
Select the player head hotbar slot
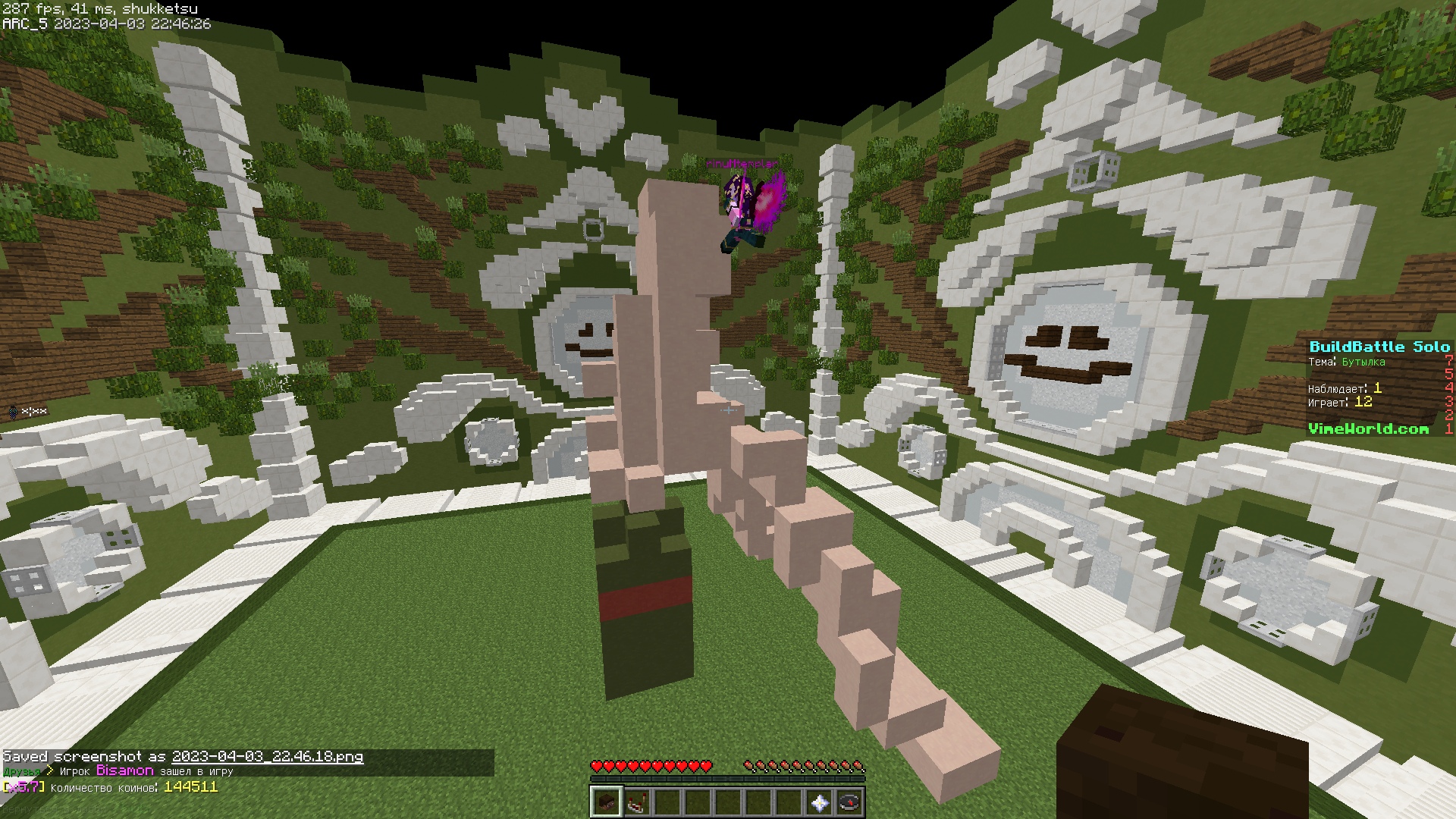click(606, 802)
